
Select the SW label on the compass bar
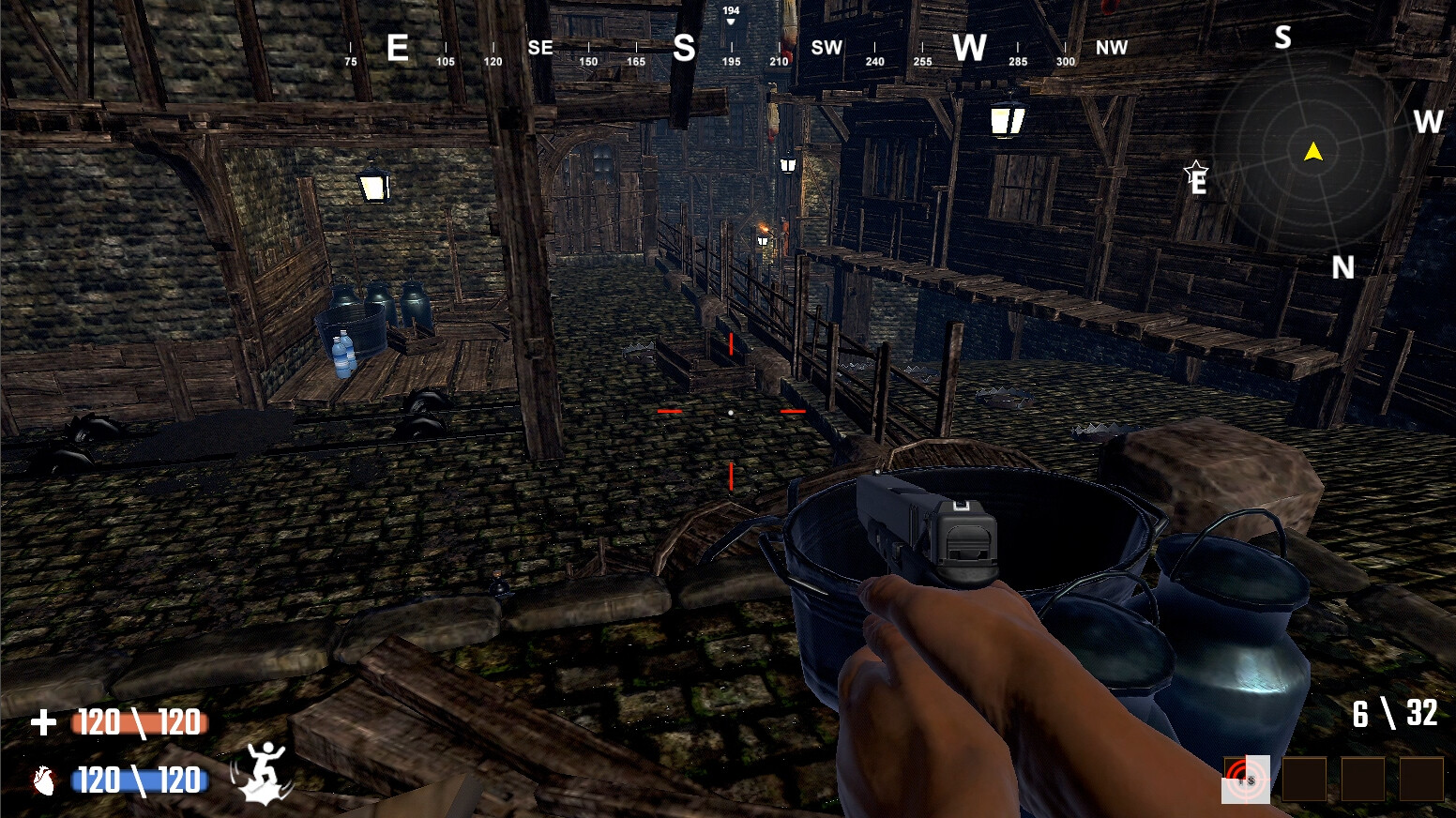pyautogui.click(x=826, y=46)
